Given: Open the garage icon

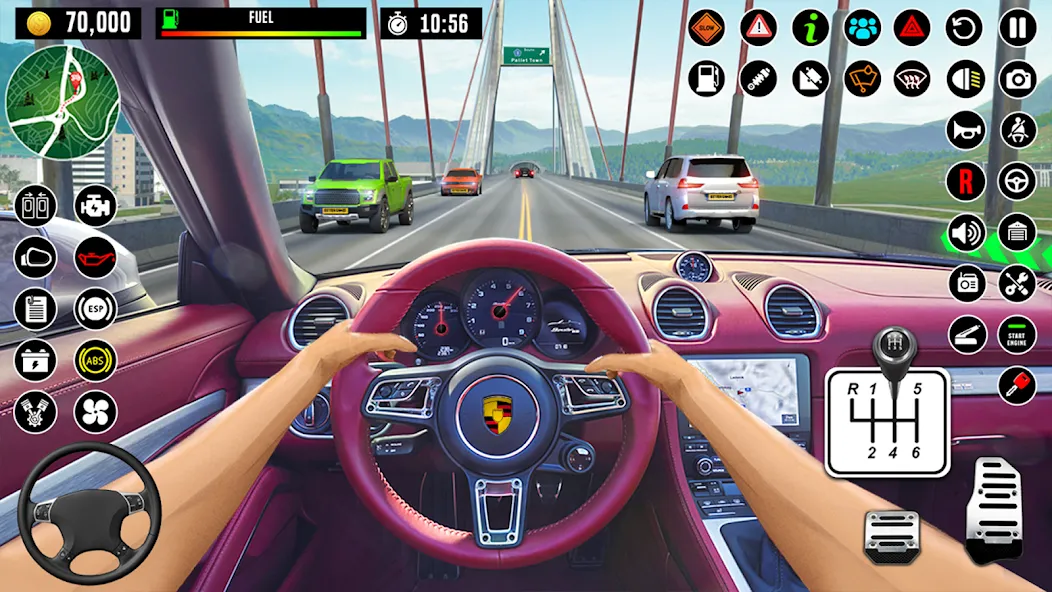Looking at the screenshot, I should pyautogui.click(x=1018, y=233).
